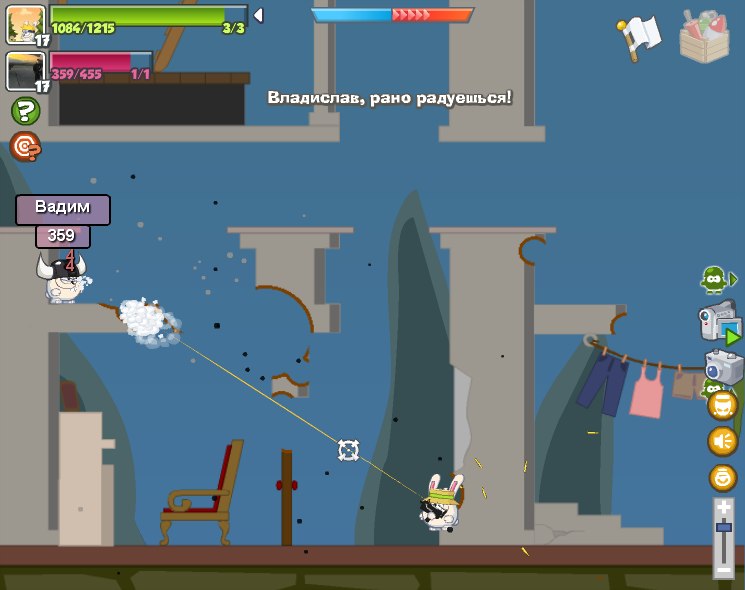
Task: Zoom out with the minus button
Action: (x=723, y=570)
